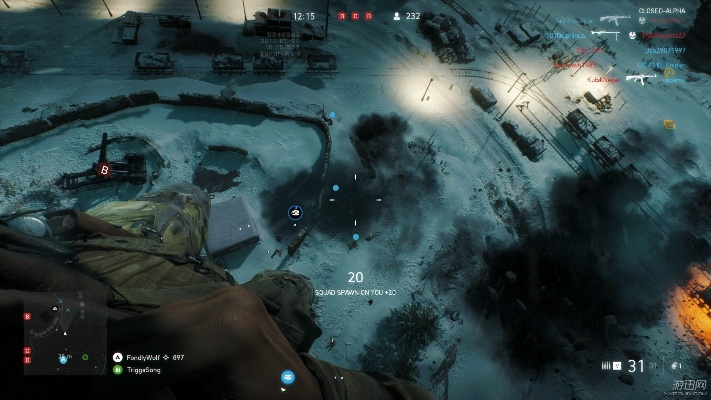
Task: Select squad member TriggaSong
Action: [x=142, y=369]
